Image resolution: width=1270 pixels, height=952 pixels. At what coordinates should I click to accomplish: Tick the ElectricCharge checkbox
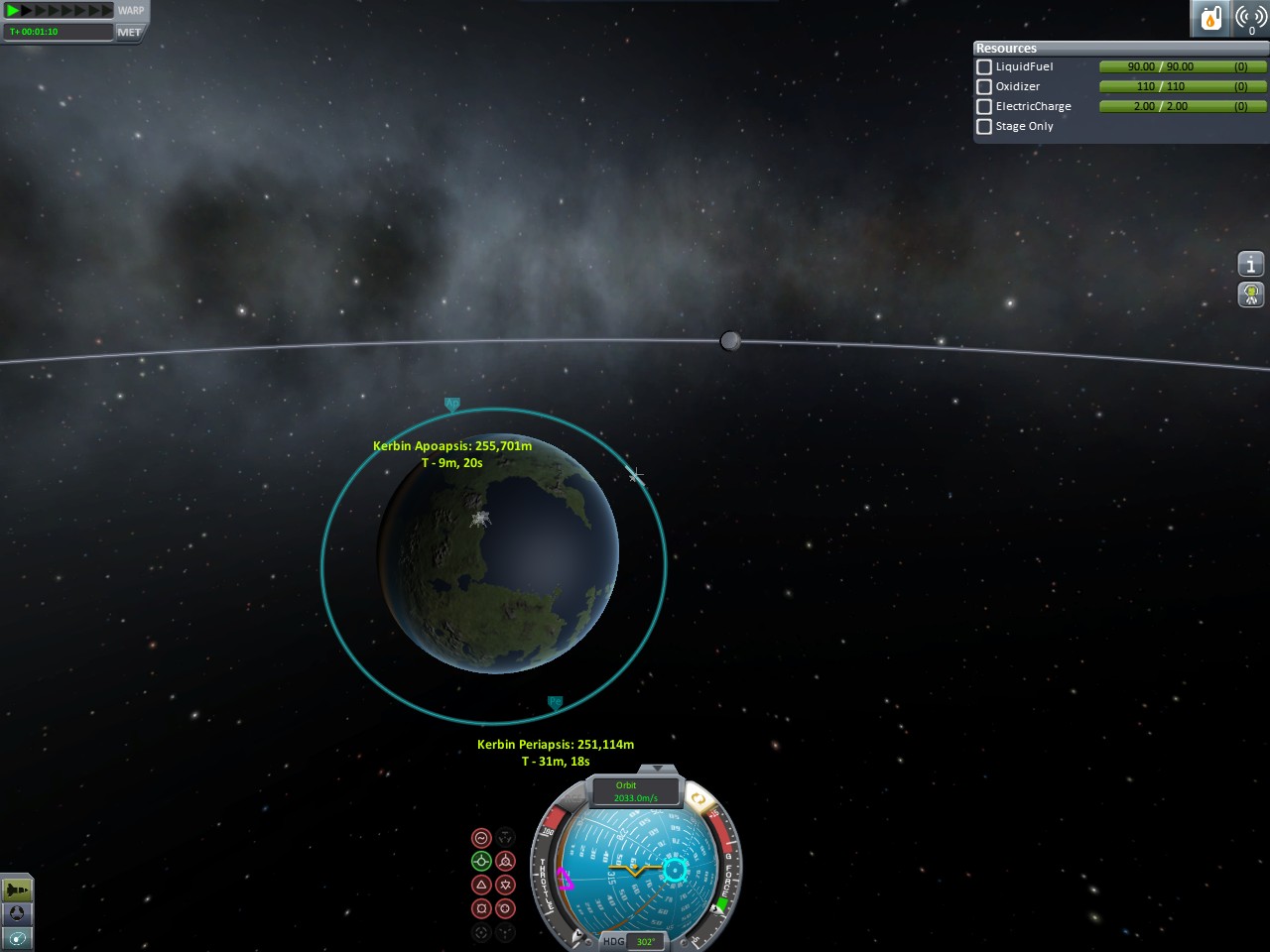point(984,107)
